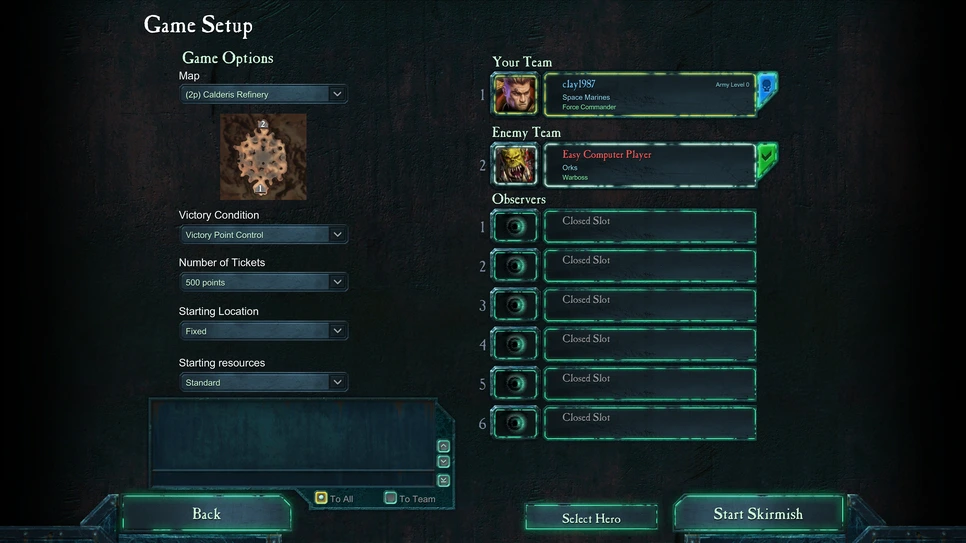This screenshot has height=543, width=966.
Task: Open the Map dropdown showing Calderis Refinery
Action: click(x=263, y=94)
